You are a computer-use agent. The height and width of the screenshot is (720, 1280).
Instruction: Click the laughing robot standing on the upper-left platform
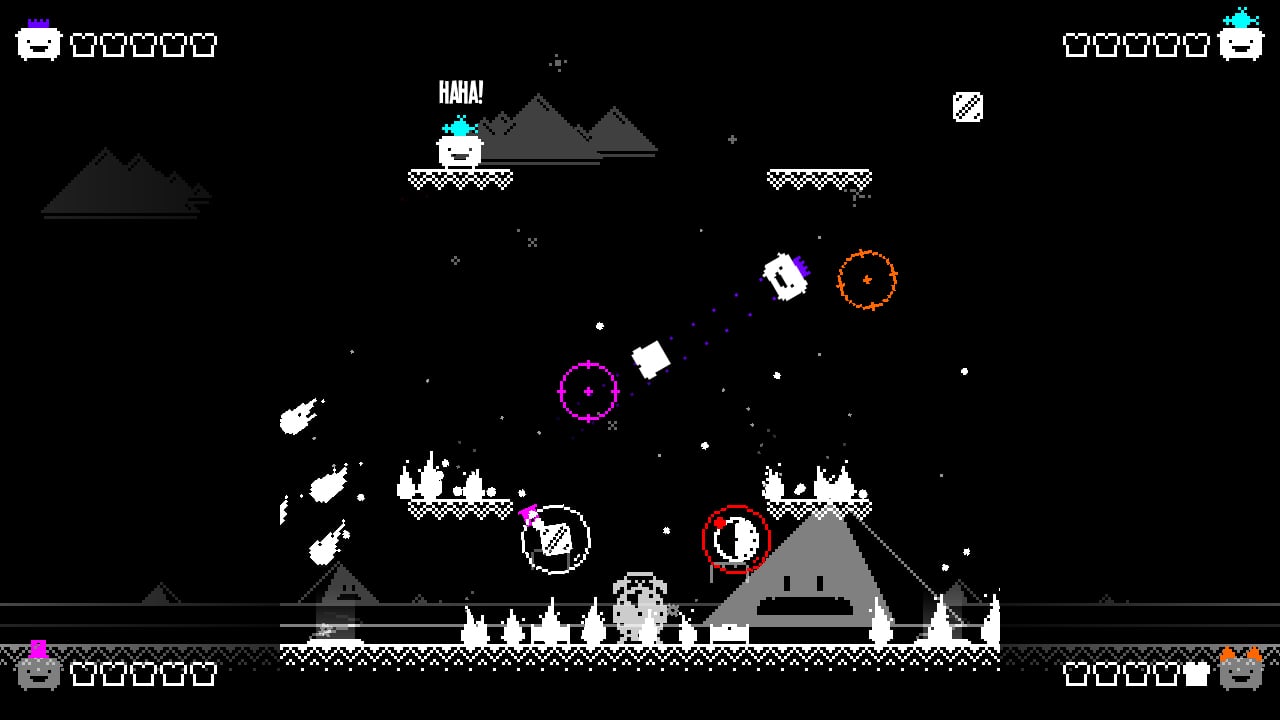click(x=458, y=152)
